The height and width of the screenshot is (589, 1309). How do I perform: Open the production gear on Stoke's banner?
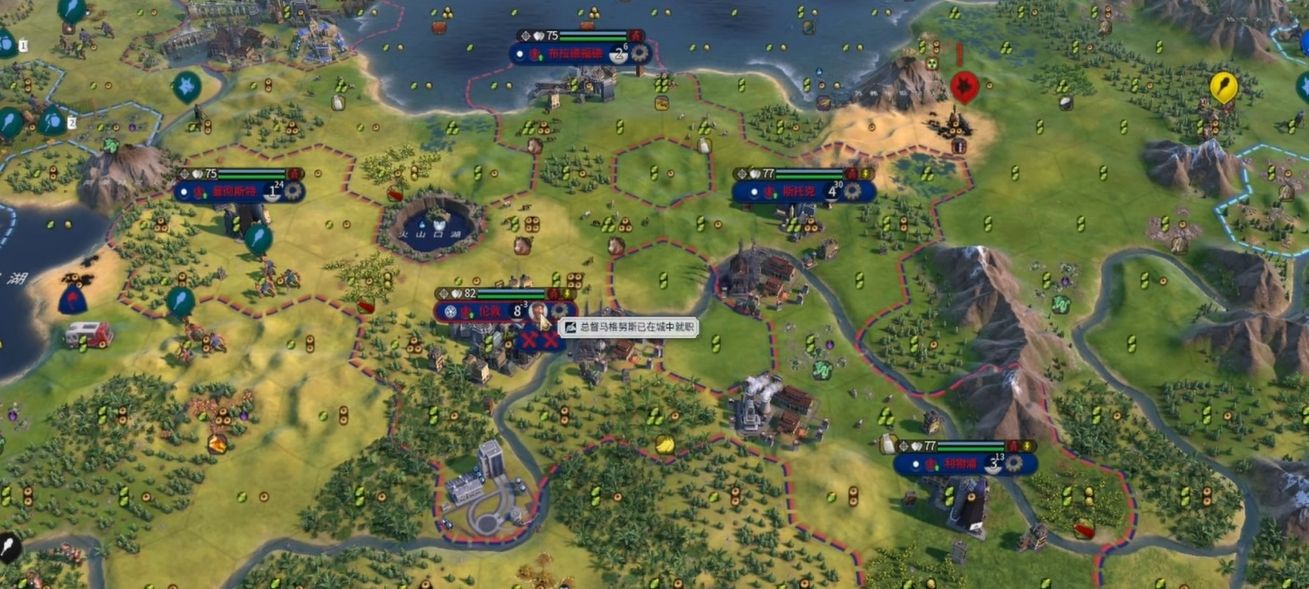coord(852,191)
